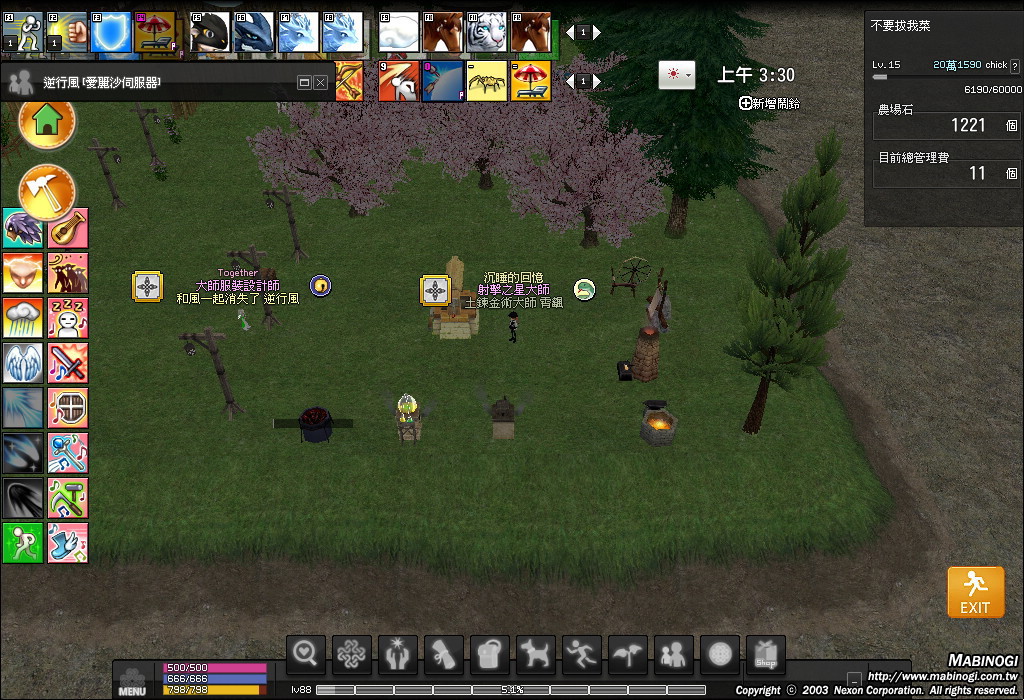This screenshot has height=700, width=1024.
Task: Open the inventory bag icon
Action: coord(490,655)
